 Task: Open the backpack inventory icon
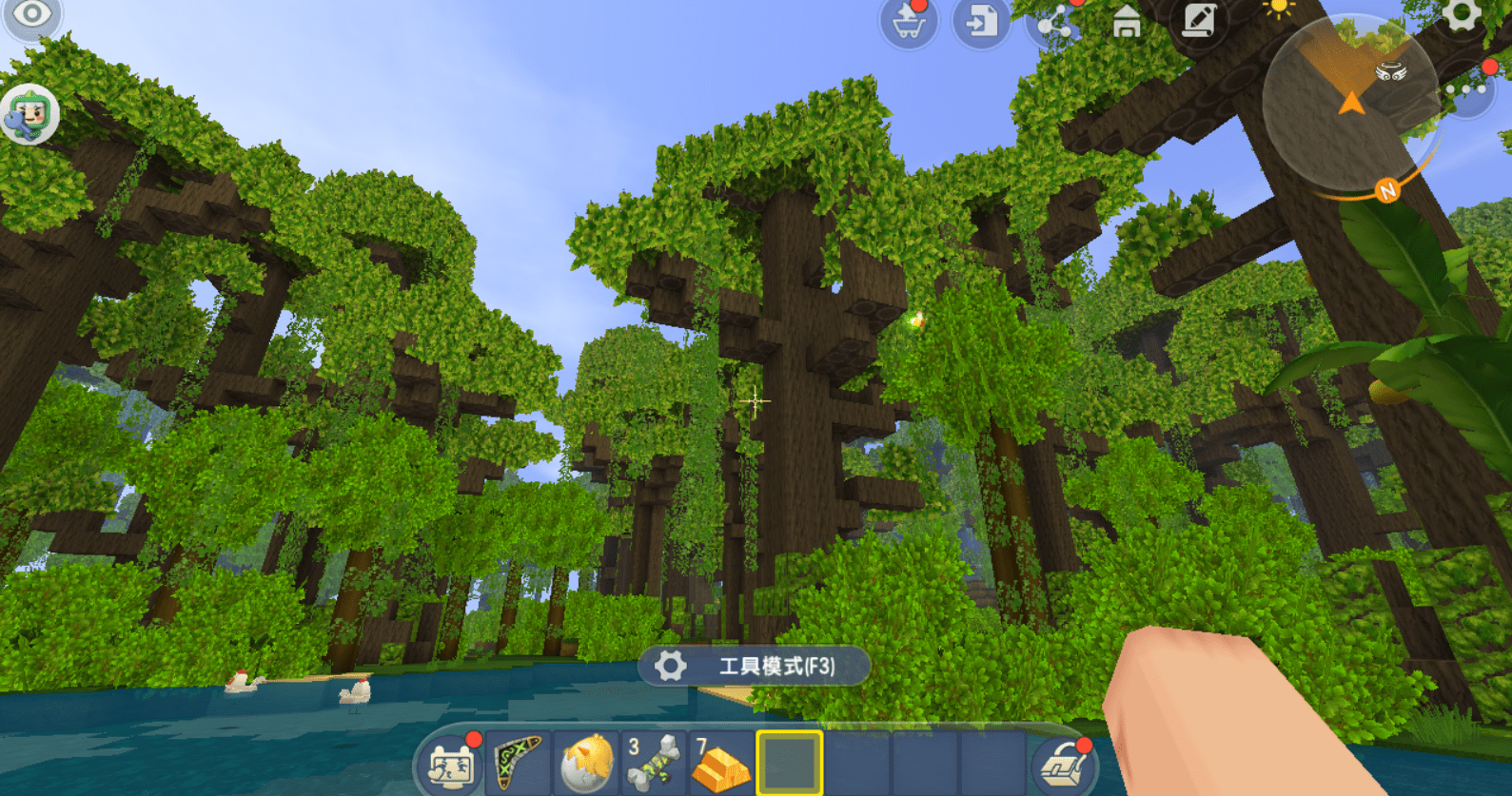pos(1065,765)
